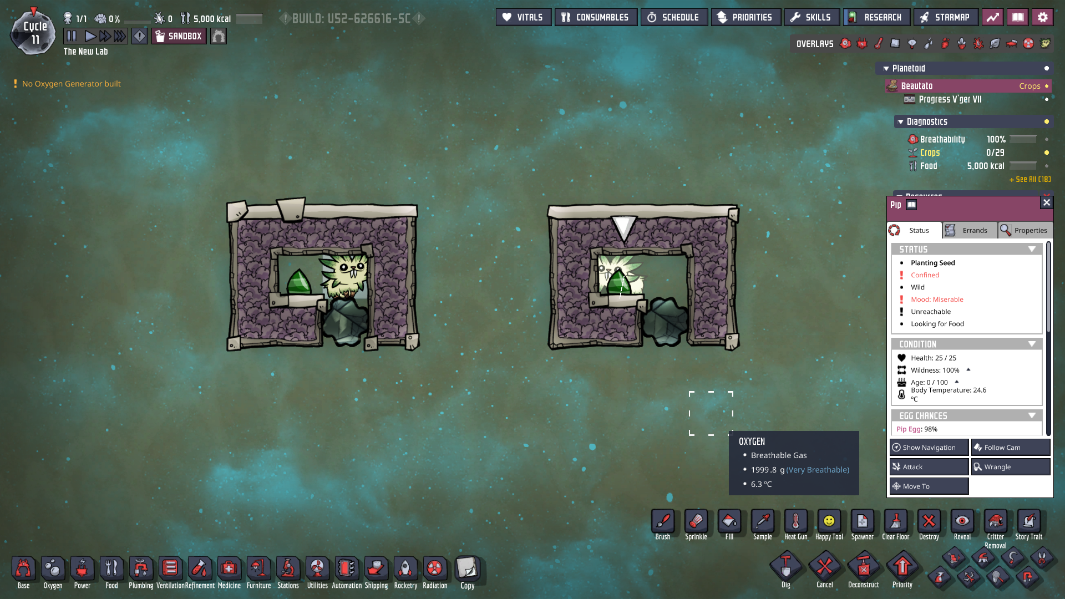Open the Skills screen
This screenshot has width=1065, height=599.
point(810,17)
